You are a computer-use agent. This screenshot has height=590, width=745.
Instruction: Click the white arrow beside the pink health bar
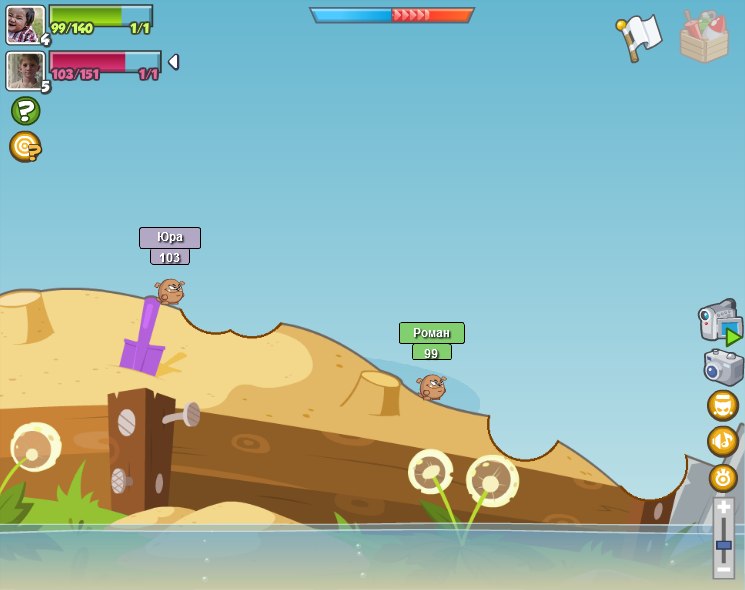tap(173, 62)
